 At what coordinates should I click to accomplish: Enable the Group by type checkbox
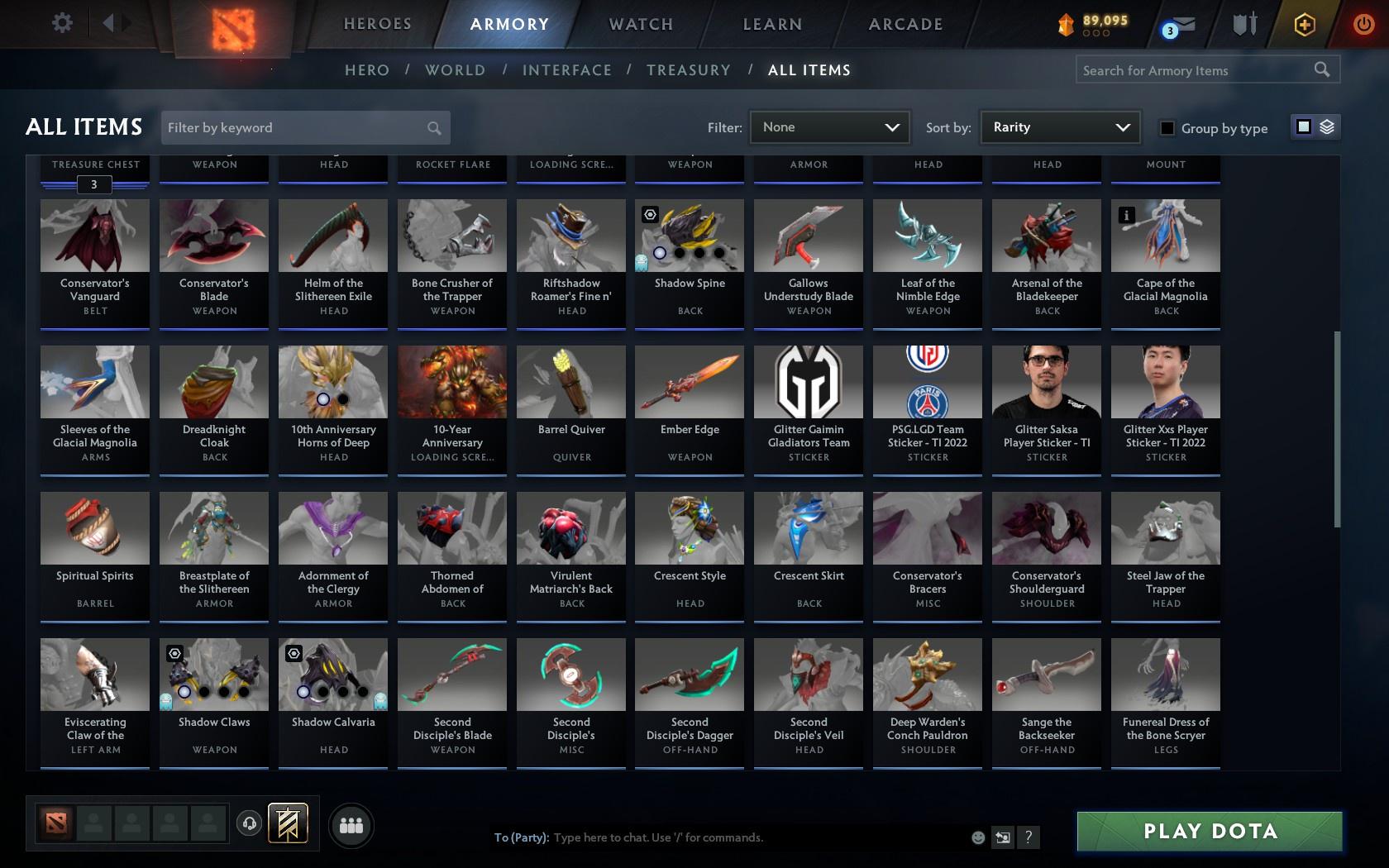click(1166, 129)
